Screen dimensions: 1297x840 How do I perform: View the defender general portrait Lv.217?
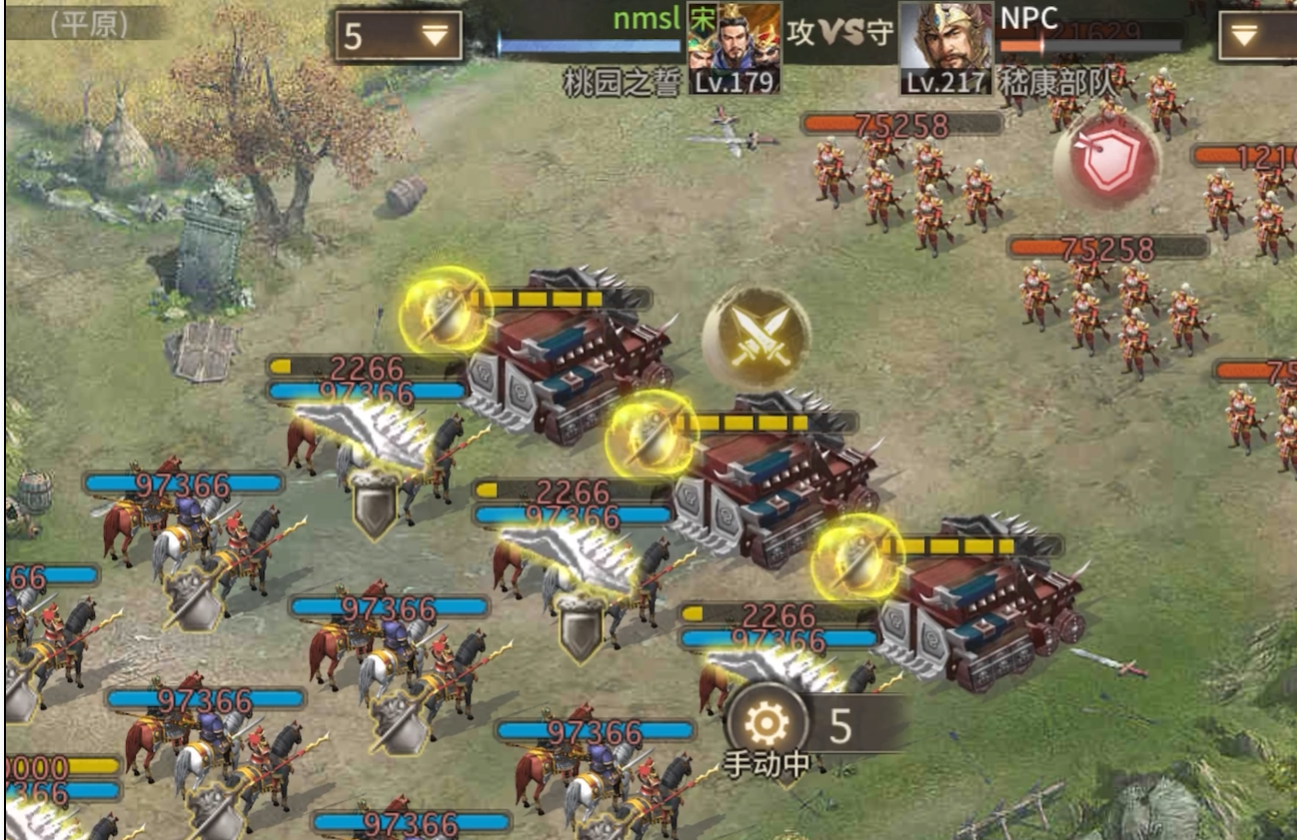946,47
